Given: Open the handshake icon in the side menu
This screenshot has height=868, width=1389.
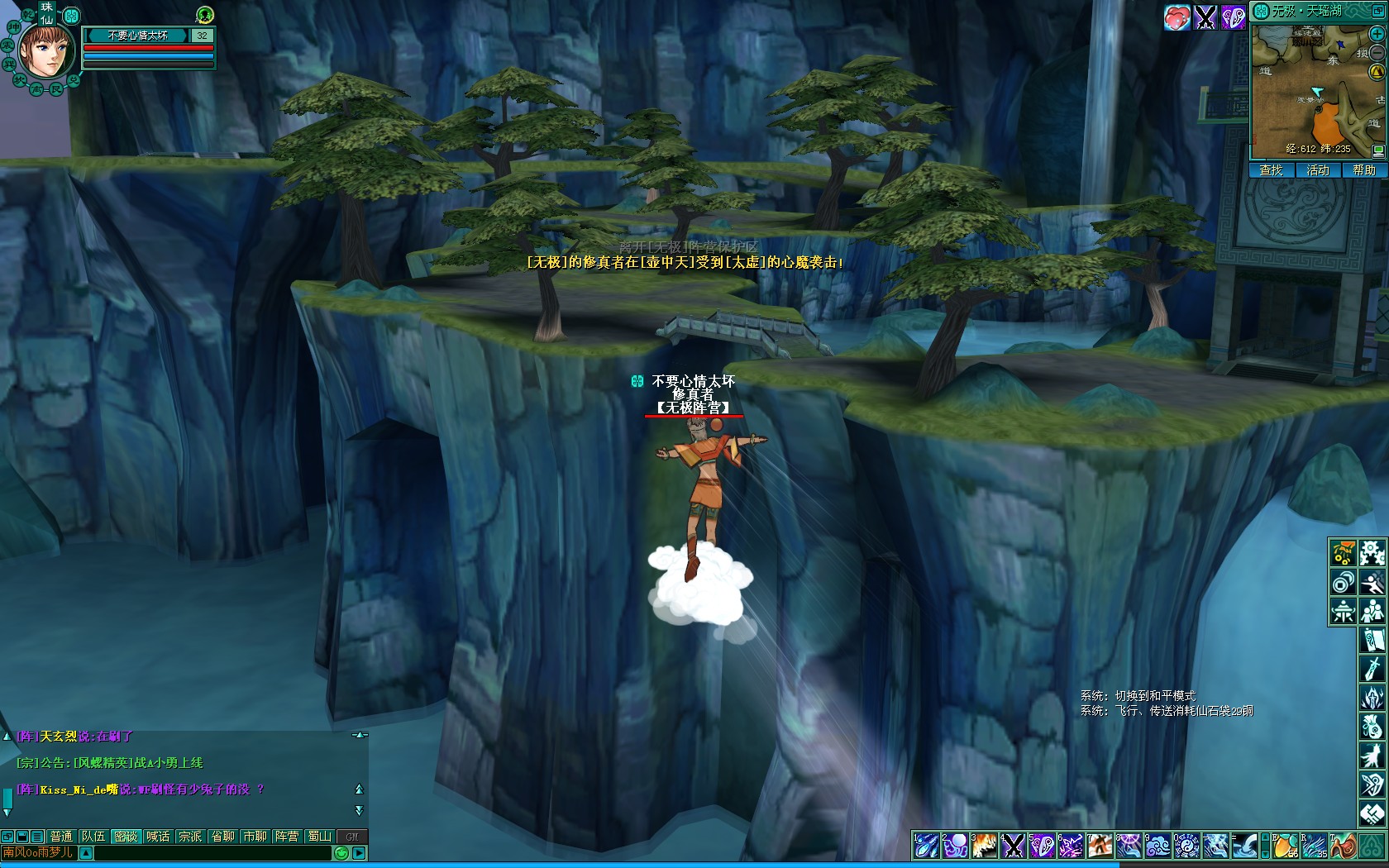Looking at the screenshot, I should (1372, 813).
